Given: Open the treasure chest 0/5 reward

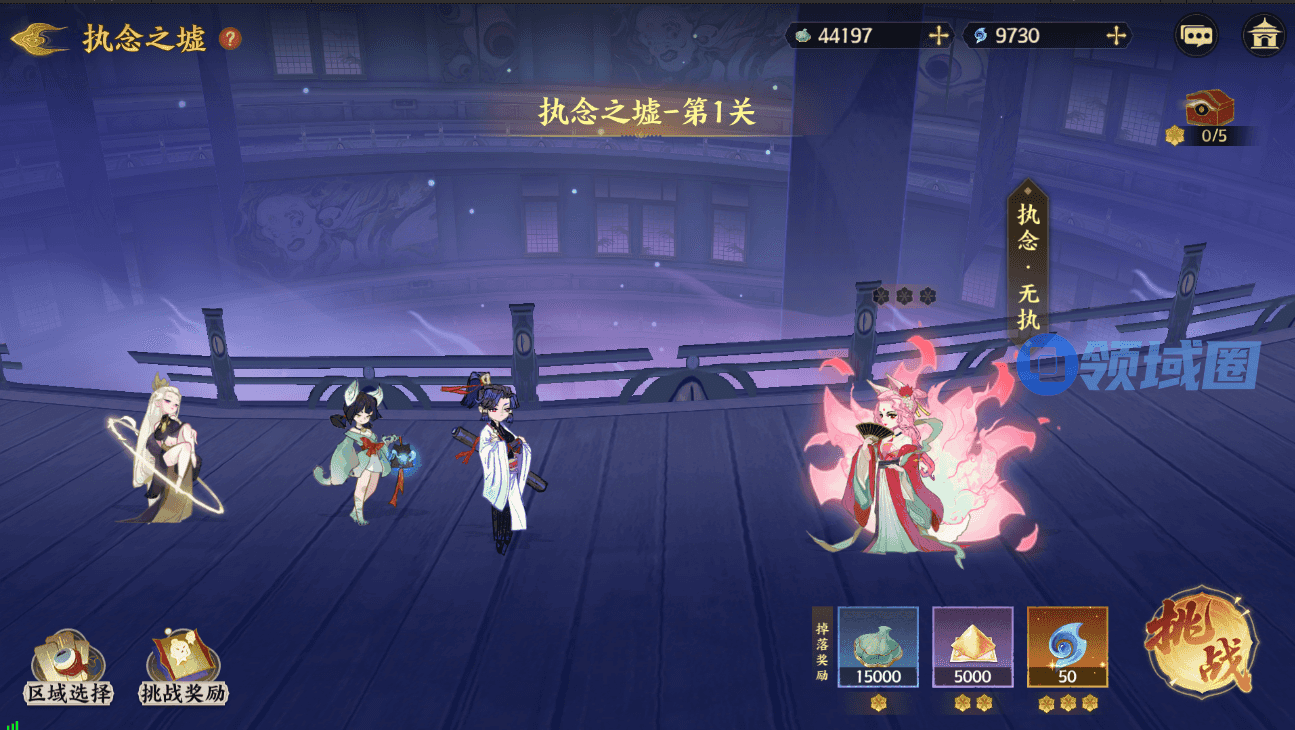Looking at the screenshot, I should click(x=1209, y=108).
